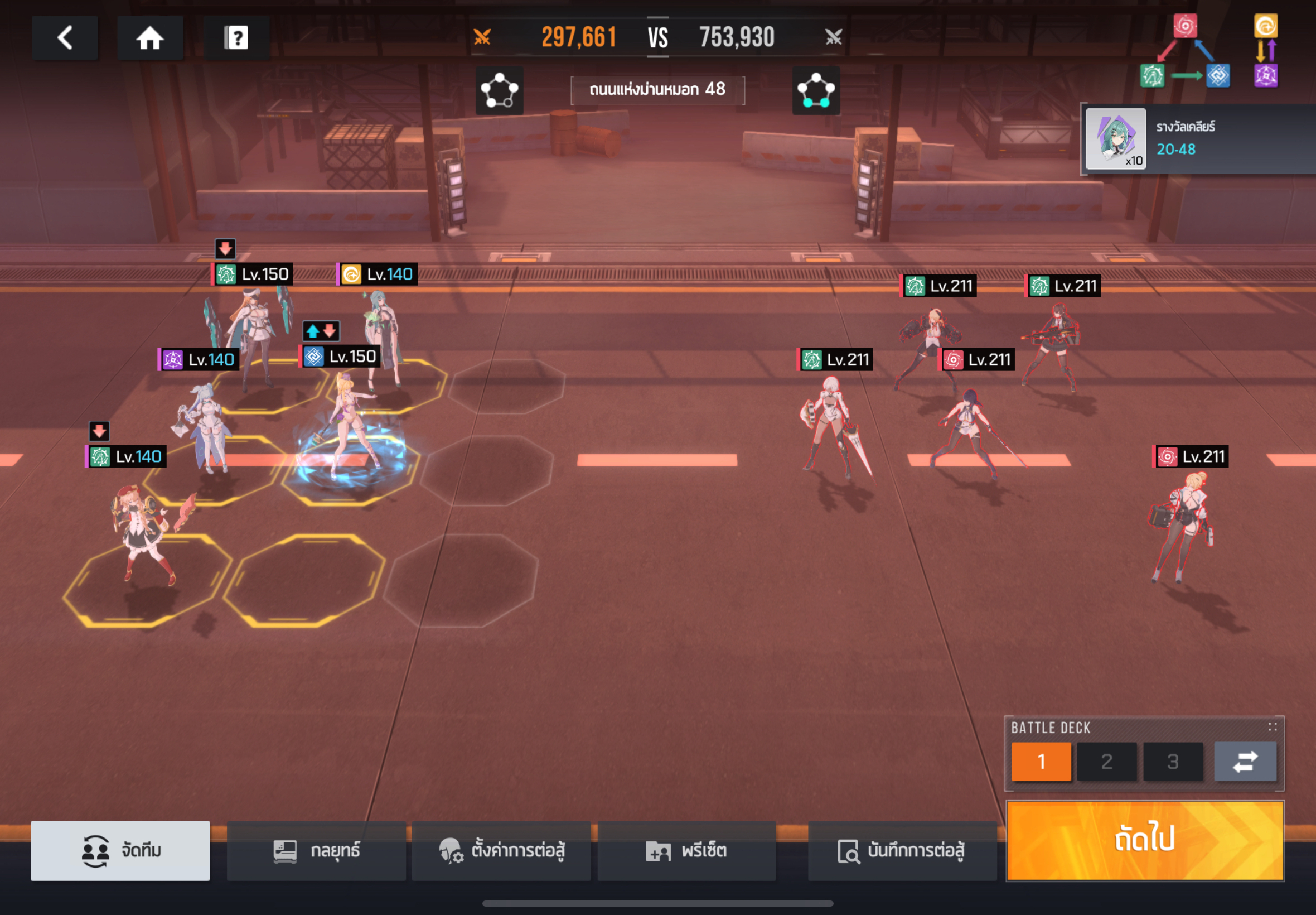Viewport: 1316px width, 915px height.
Task: Switch to battle deck 2
Action: tap(1106, 762)
